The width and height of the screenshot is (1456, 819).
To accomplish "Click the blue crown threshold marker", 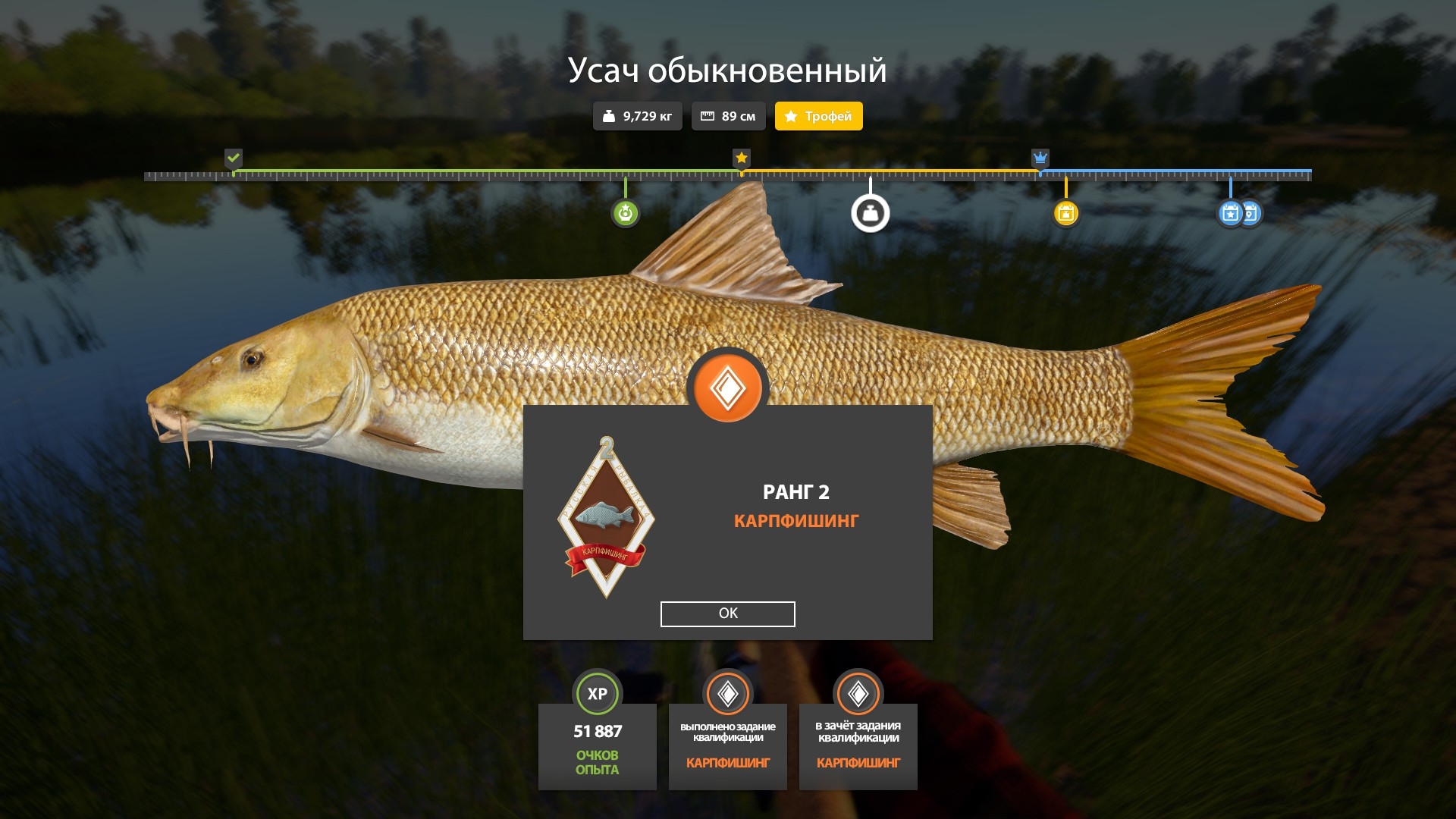I will [x=1040, y=158].
